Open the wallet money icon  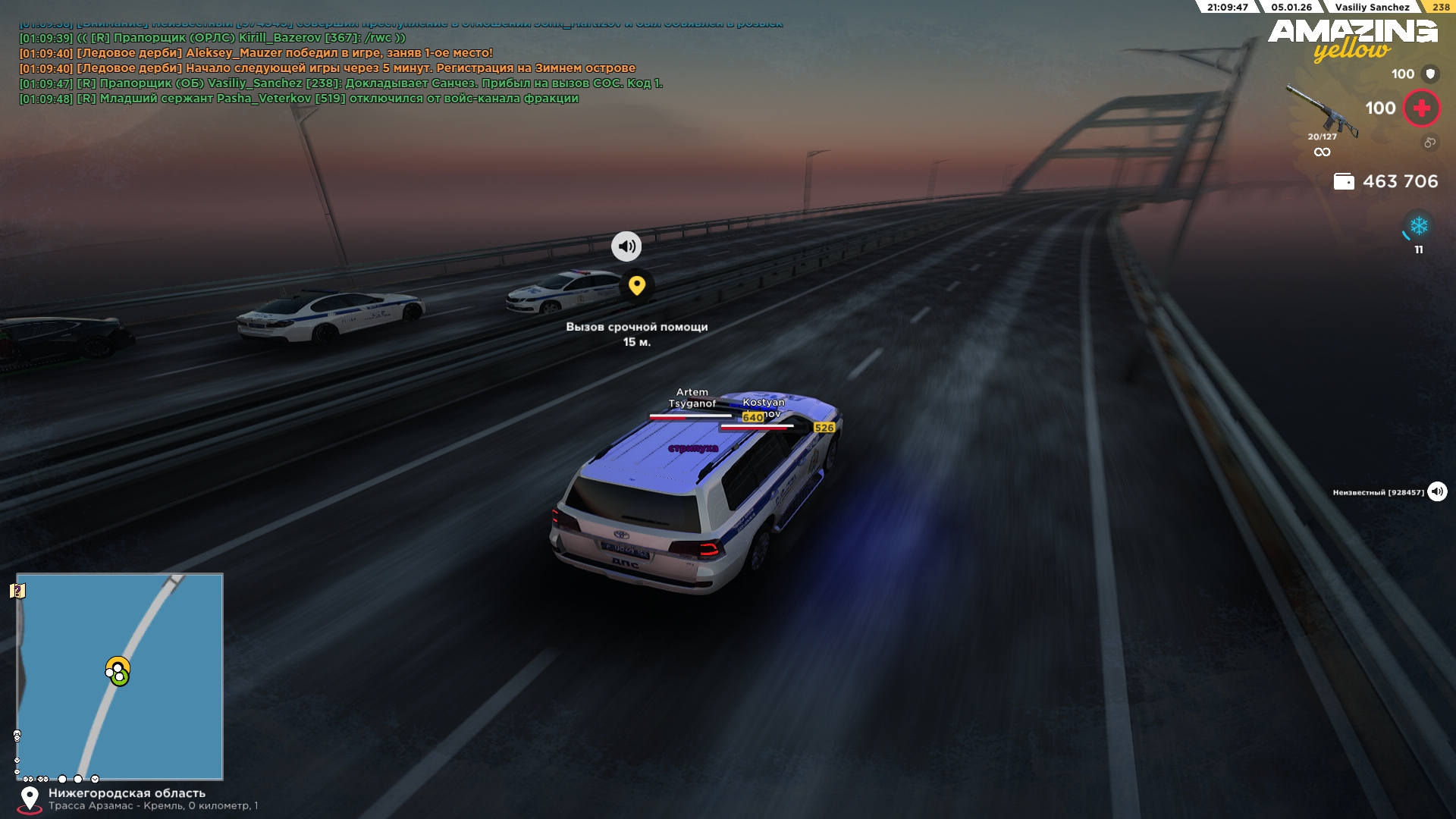[1344, 181]
